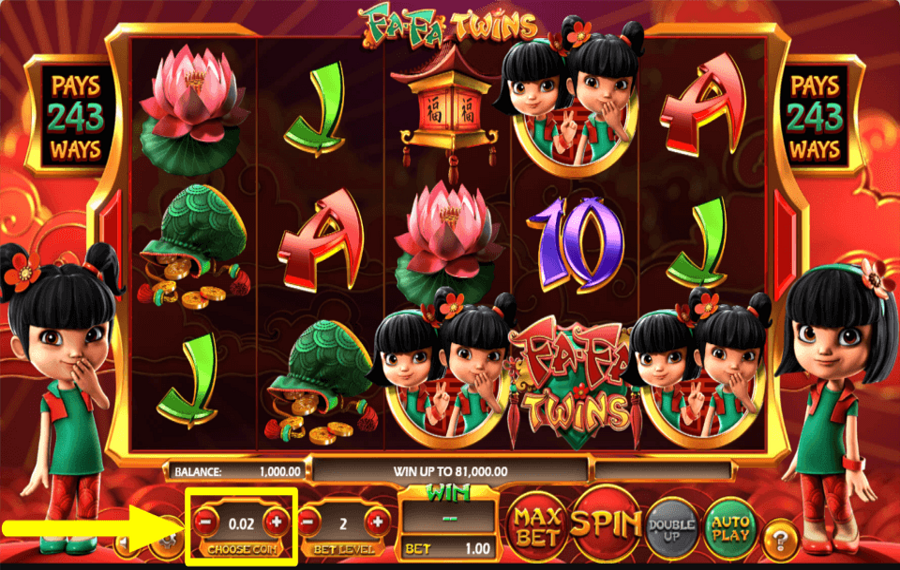
Task: Spin the reels
Action: click(608, 522)
